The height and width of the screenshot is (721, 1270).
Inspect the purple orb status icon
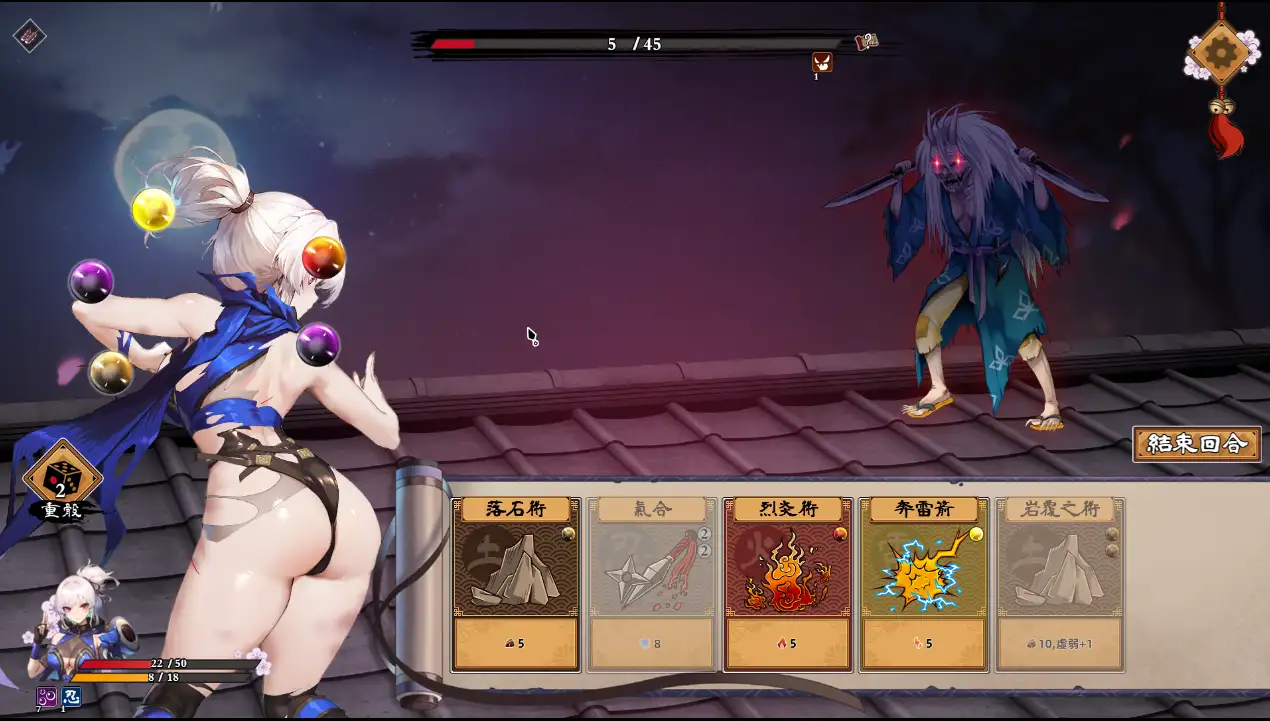click(46, 697)
